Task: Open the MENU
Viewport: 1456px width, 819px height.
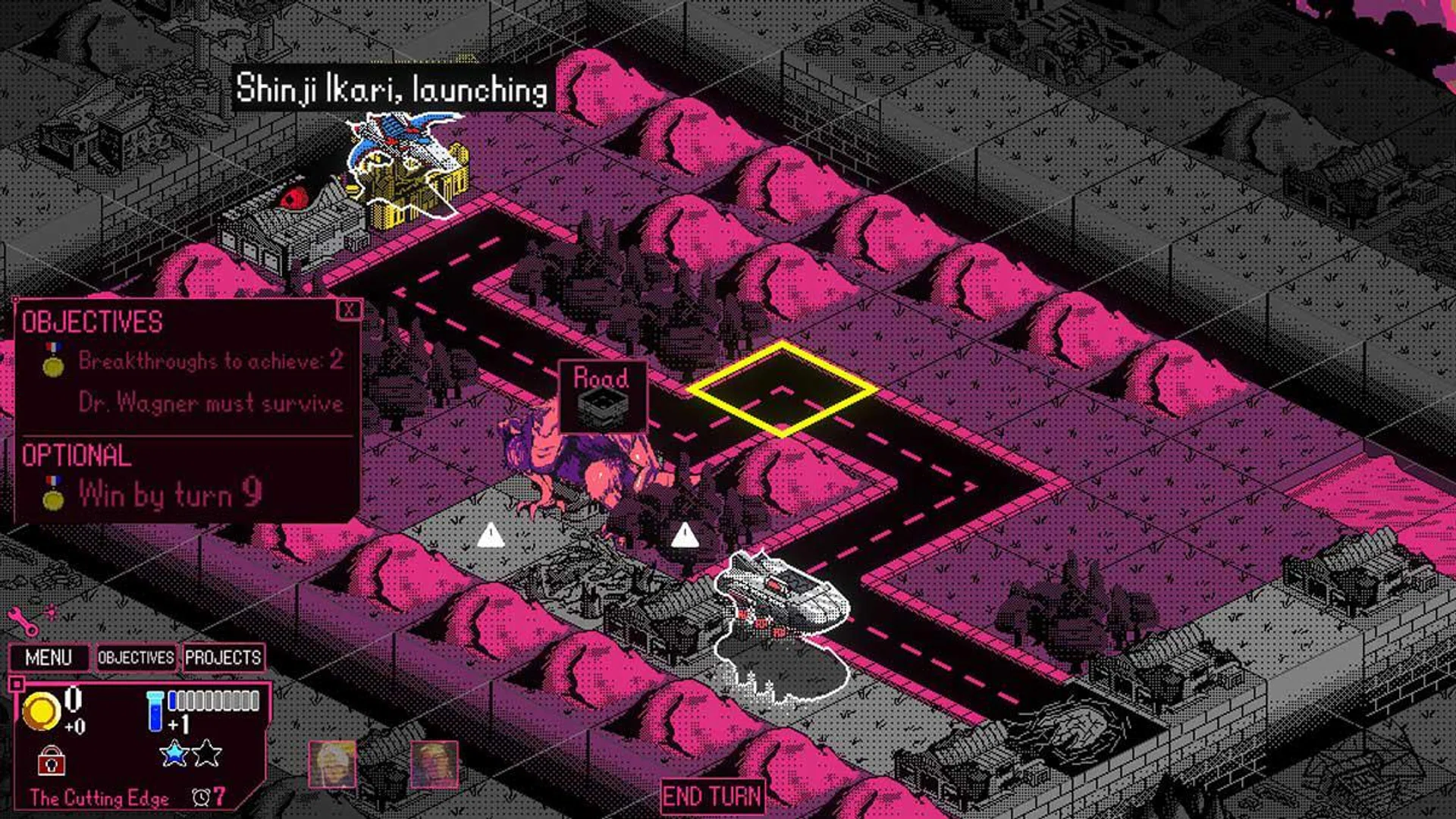Action: pos(49,658)
